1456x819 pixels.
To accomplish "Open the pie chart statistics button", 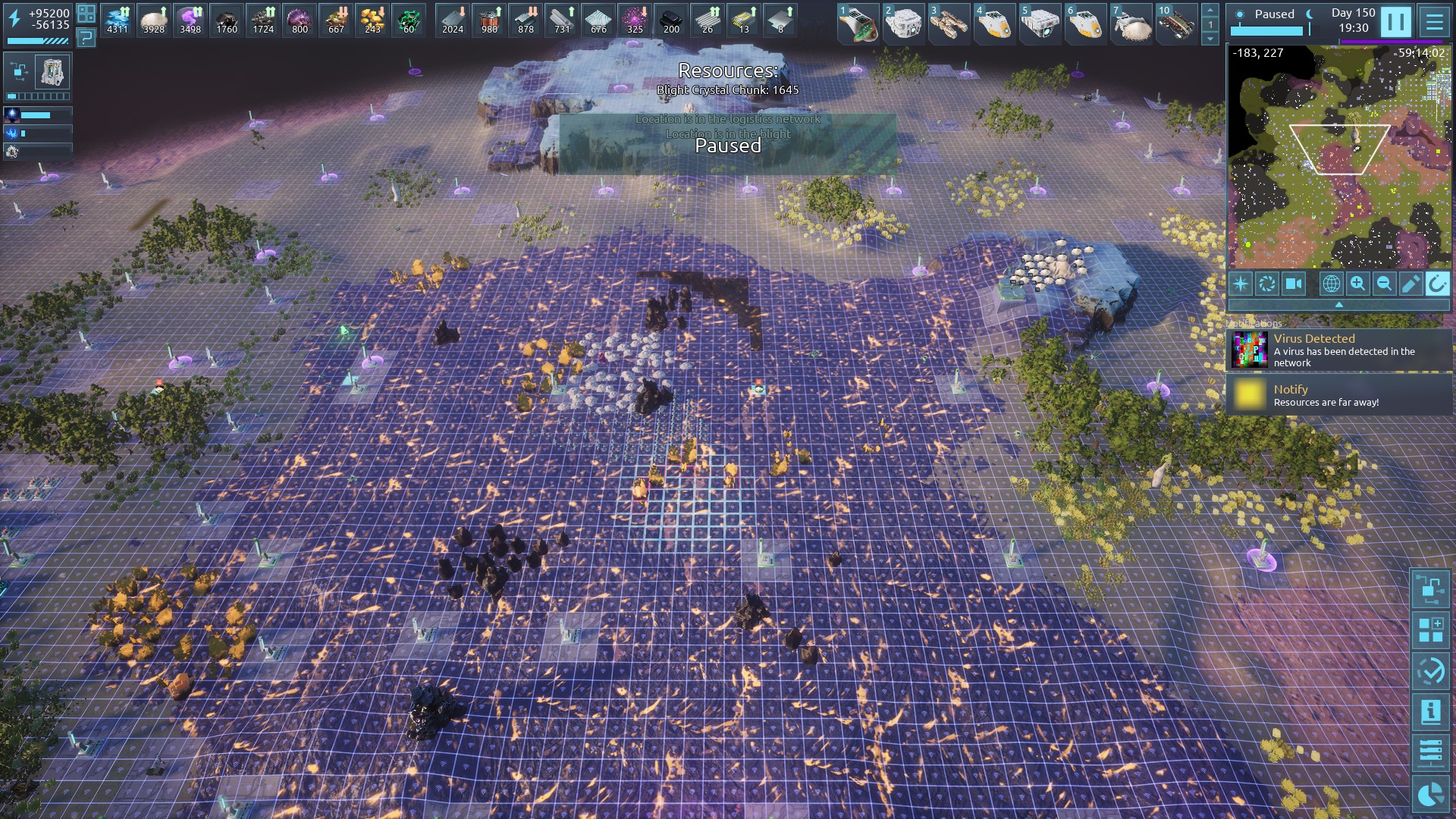I will pyautogui.click(x=1430, y=795).
